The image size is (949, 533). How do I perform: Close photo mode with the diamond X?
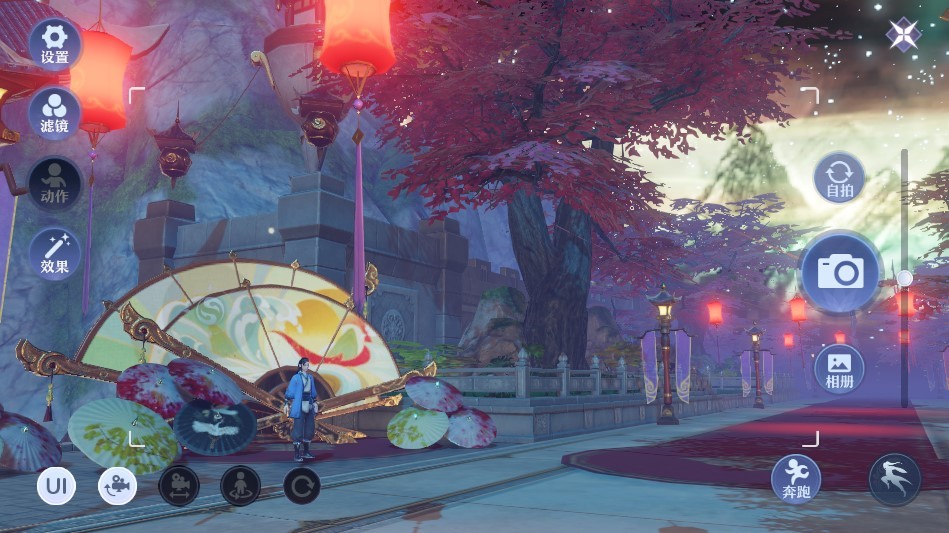coord(903,35)
